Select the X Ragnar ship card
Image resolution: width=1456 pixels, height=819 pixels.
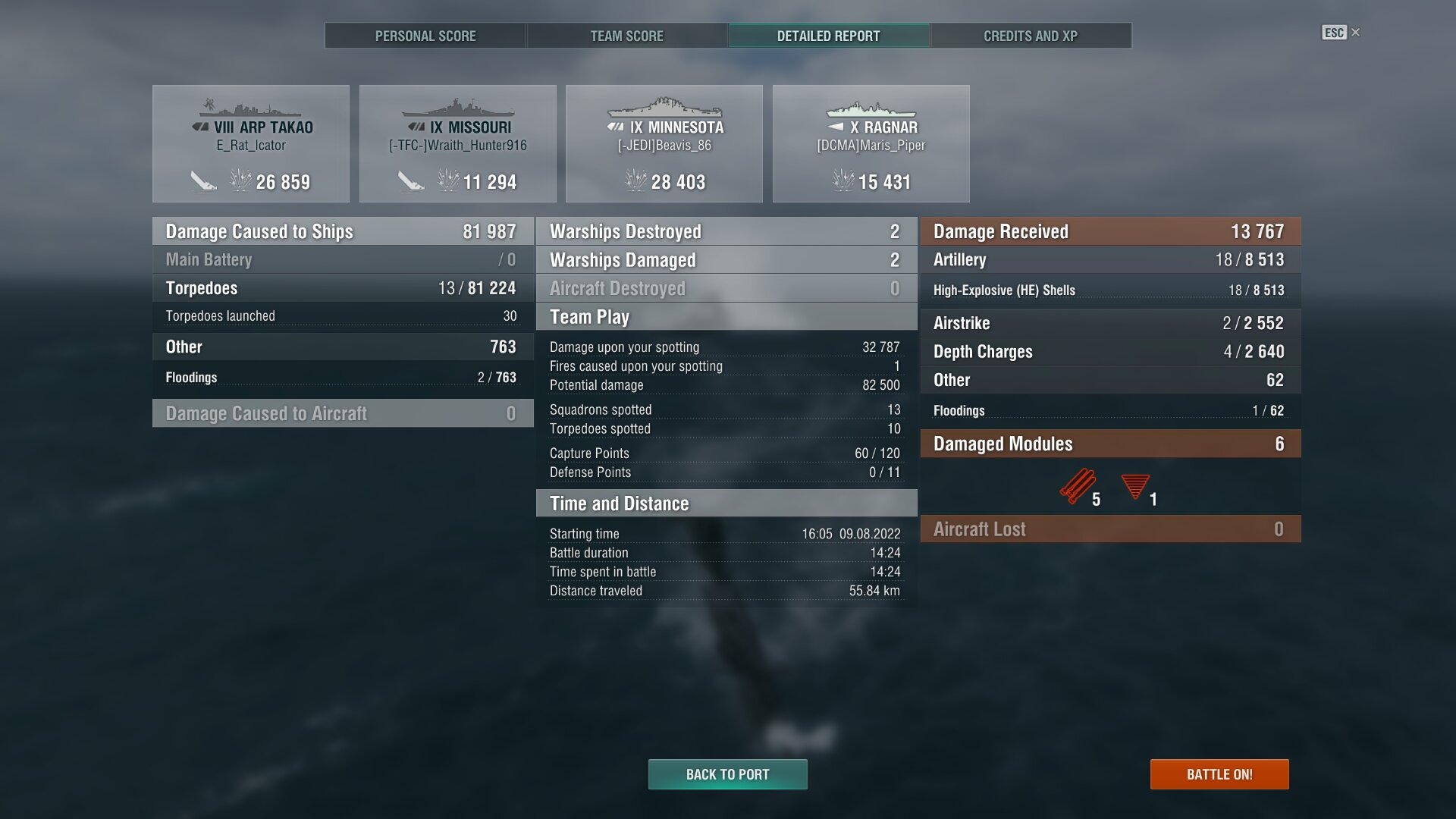point(871,143)
